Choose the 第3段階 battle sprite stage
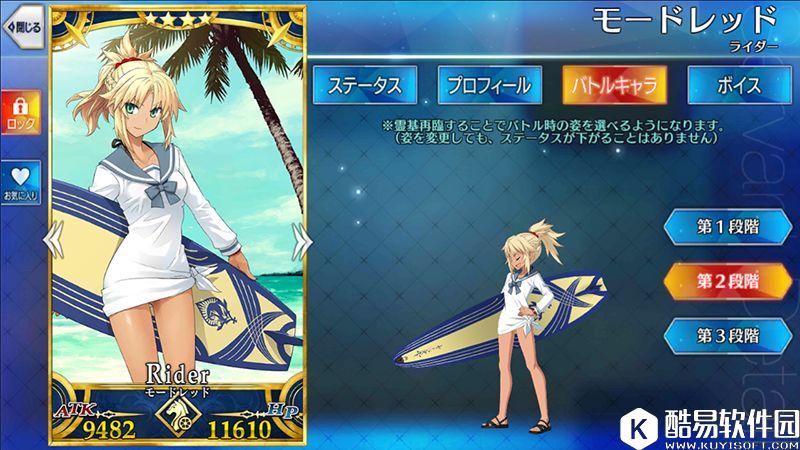 pos(728,334)
